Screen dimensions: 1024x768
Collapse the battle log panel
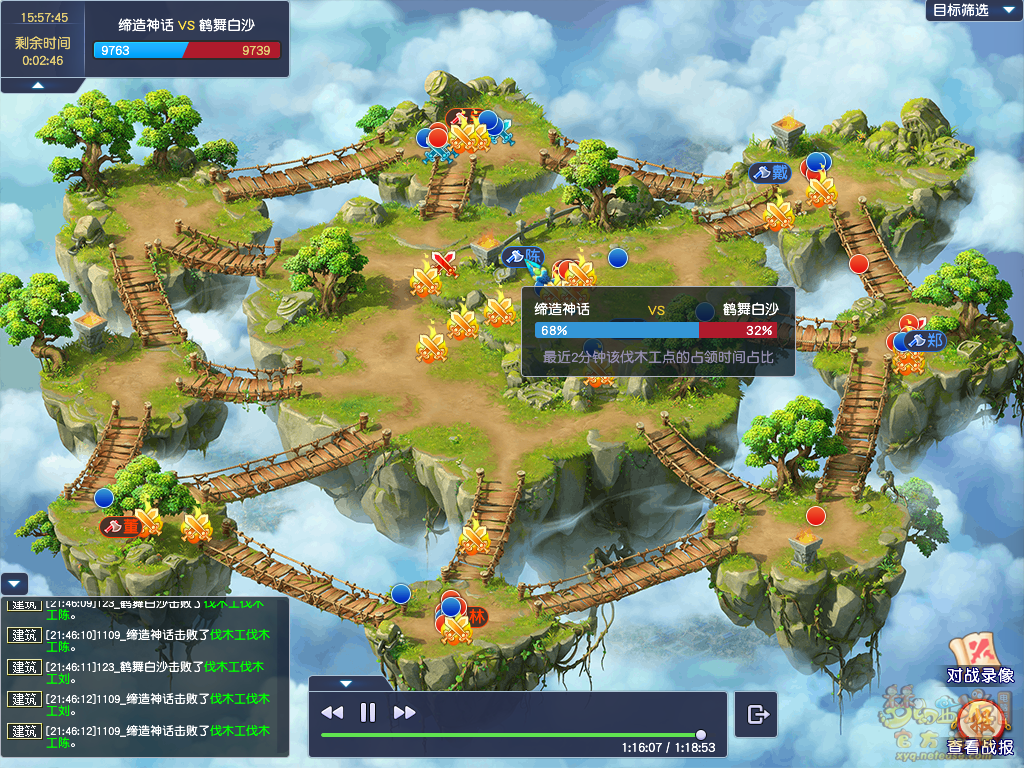[14, 583]
